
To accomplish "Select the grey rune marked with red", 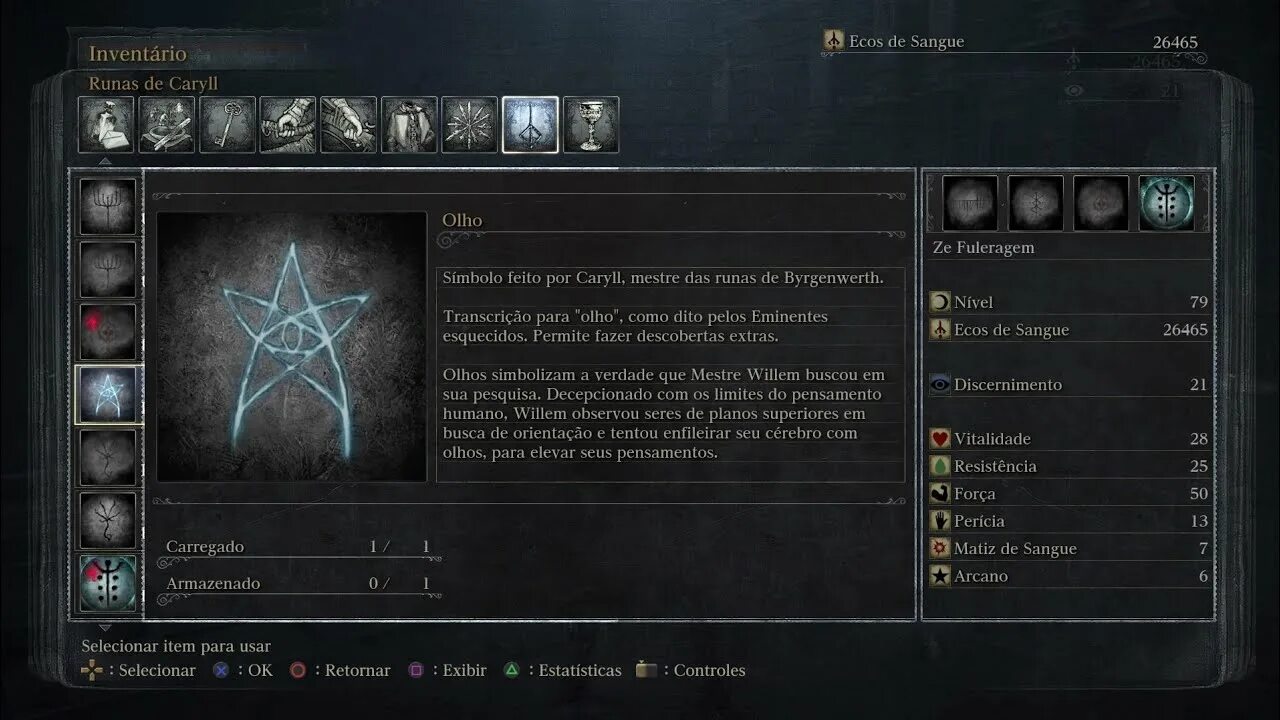I will click(108, 332).
